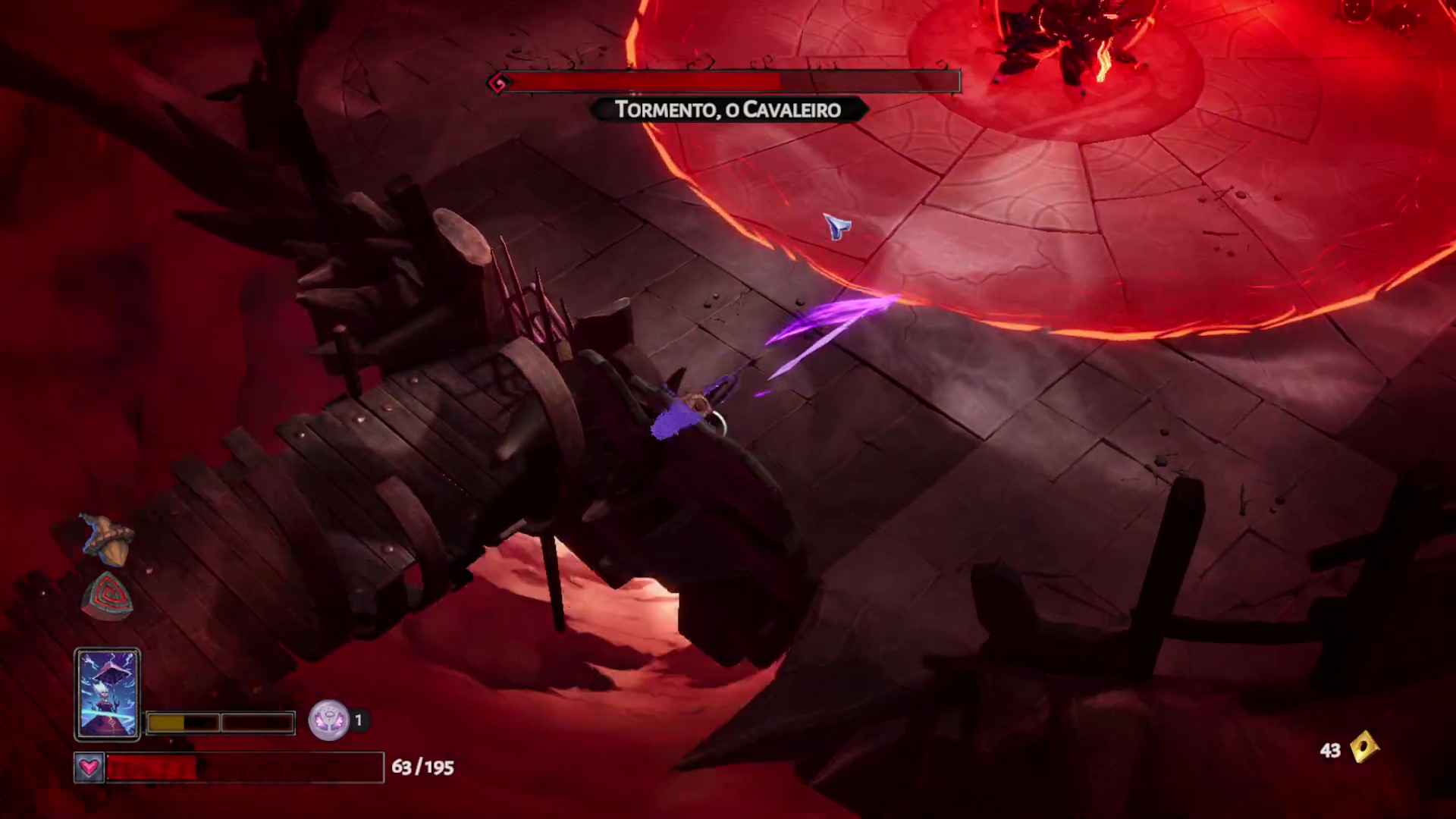Activate the winged angel revive token
This screenshot has width=1456, height=819.
(328, 720)
